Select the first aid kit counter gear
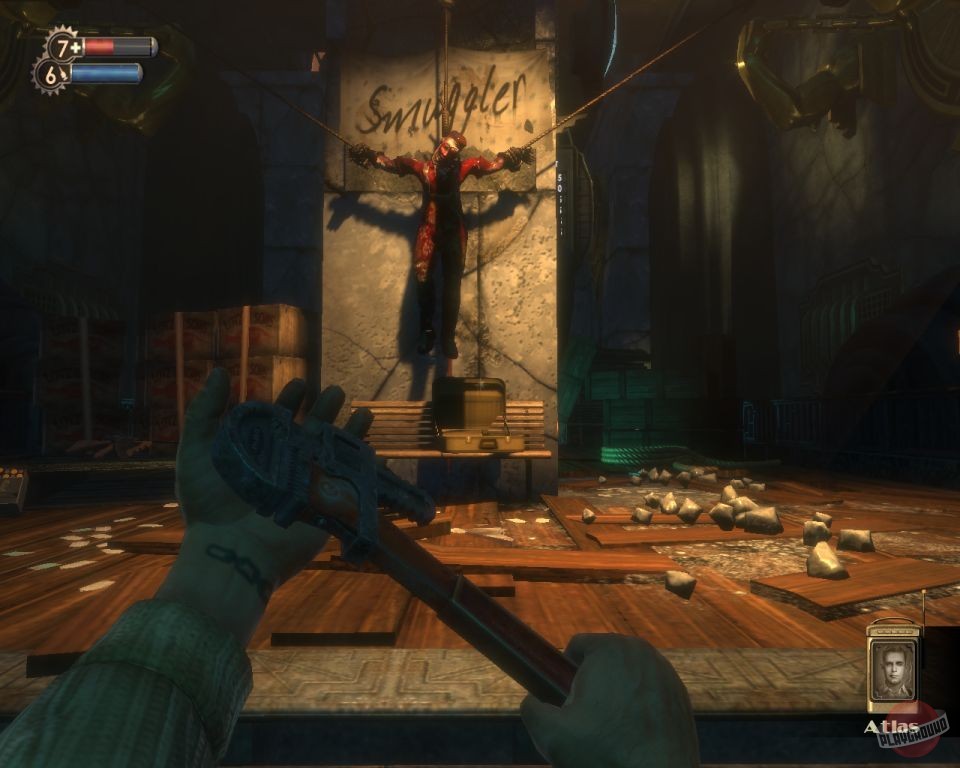The width and height of the screenshot is (960, 768). 64,46
